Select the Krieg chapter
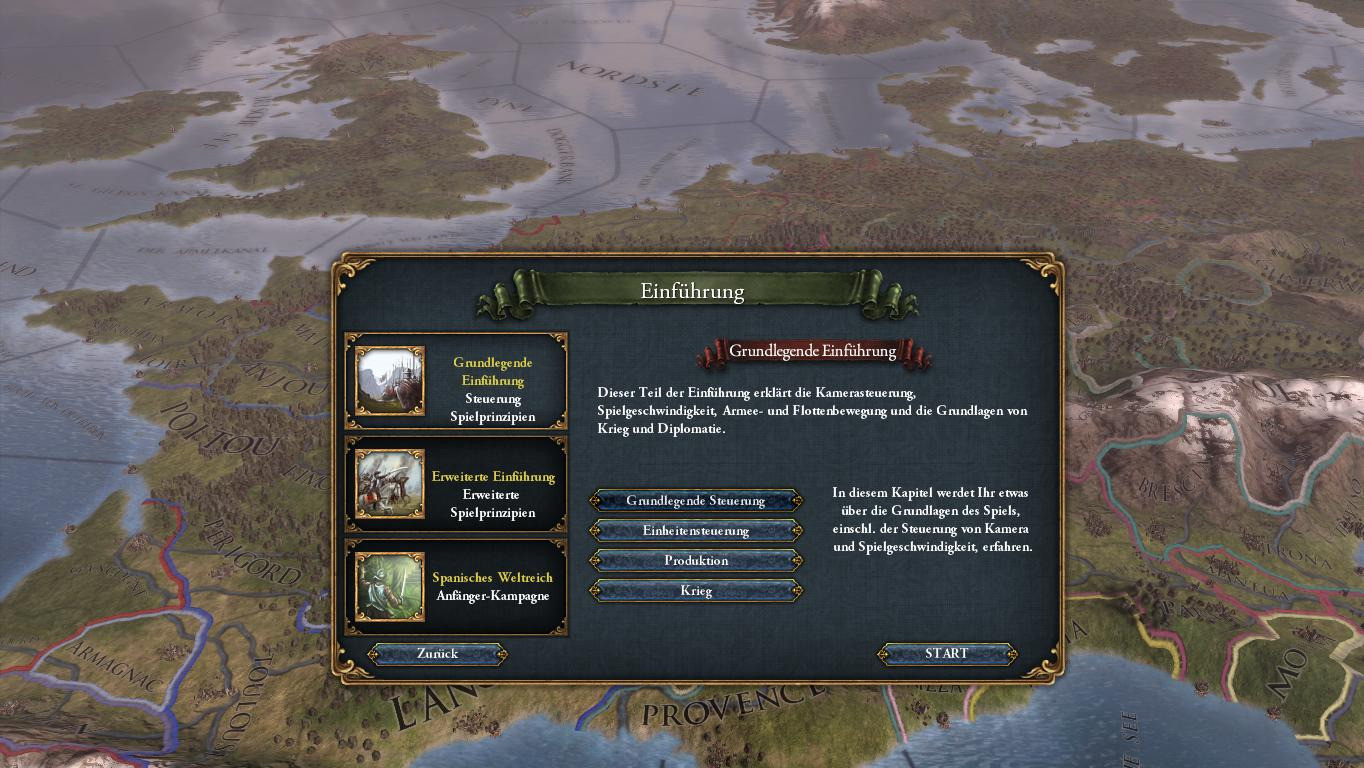Viewport: 1364px width, 768px height. click(x=696, y=591)
